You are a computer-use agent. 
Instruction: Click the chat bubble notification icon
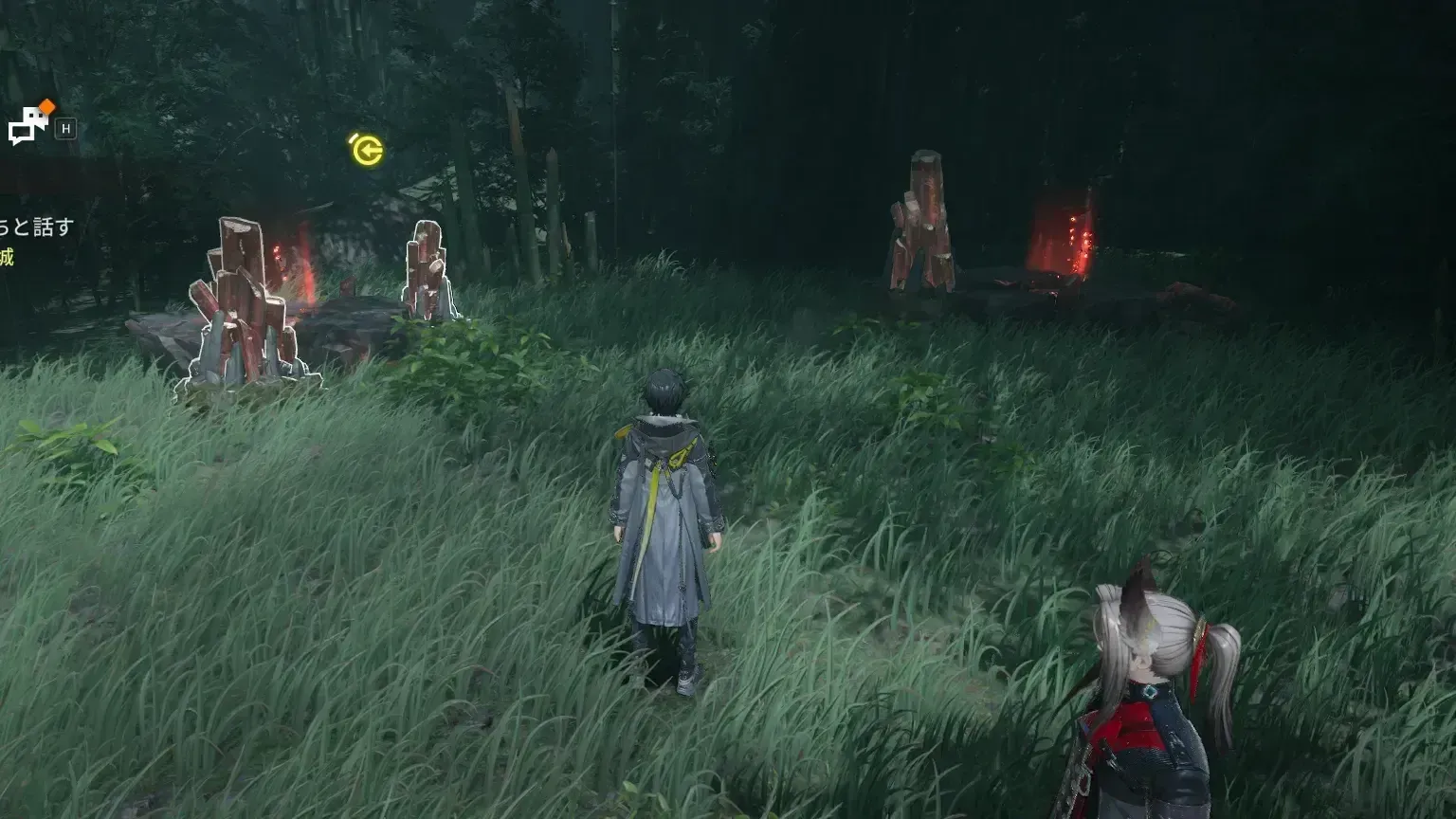28,123
